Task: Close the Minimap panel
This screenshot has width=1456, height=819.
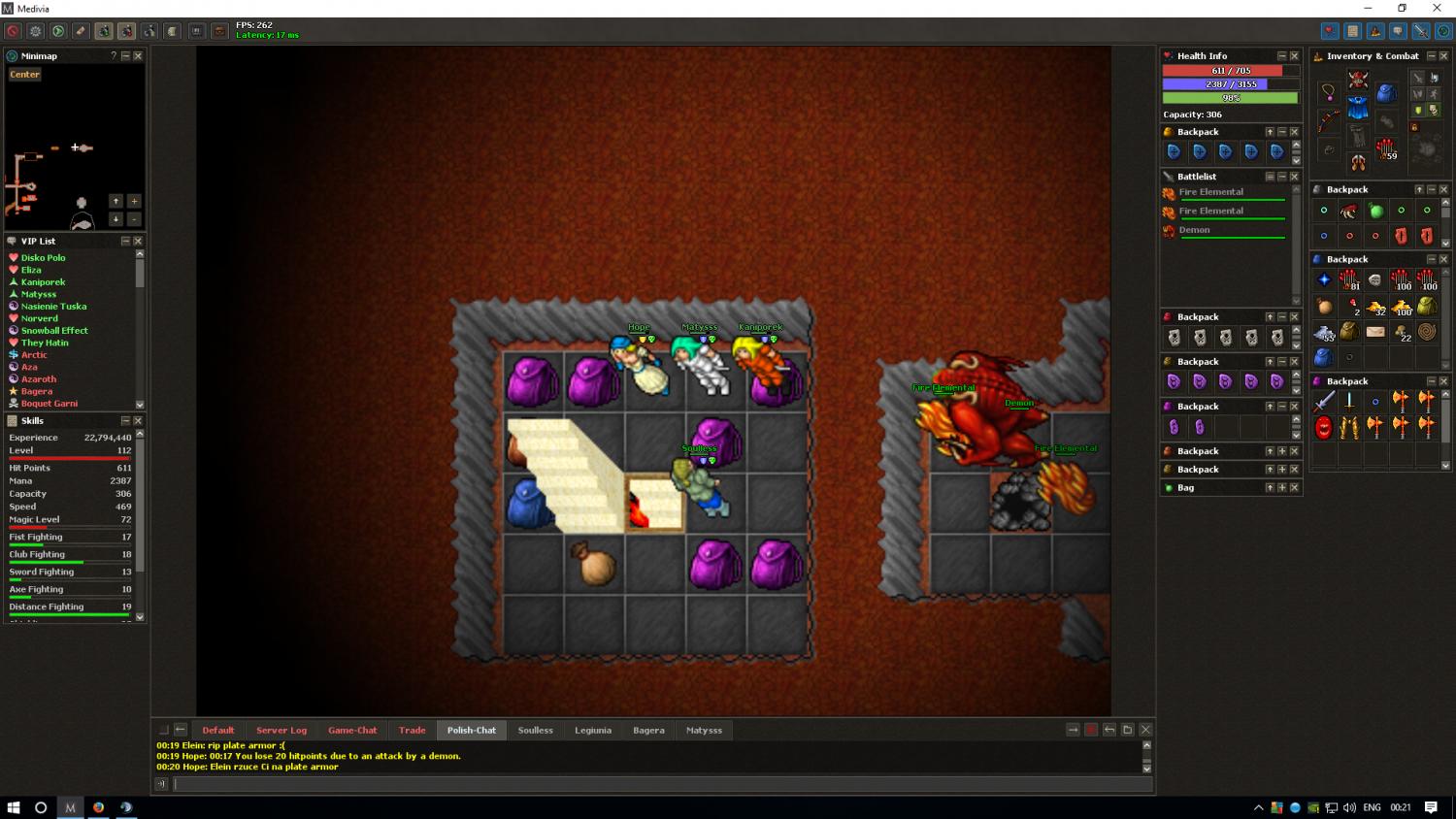Action: (138, 56)
